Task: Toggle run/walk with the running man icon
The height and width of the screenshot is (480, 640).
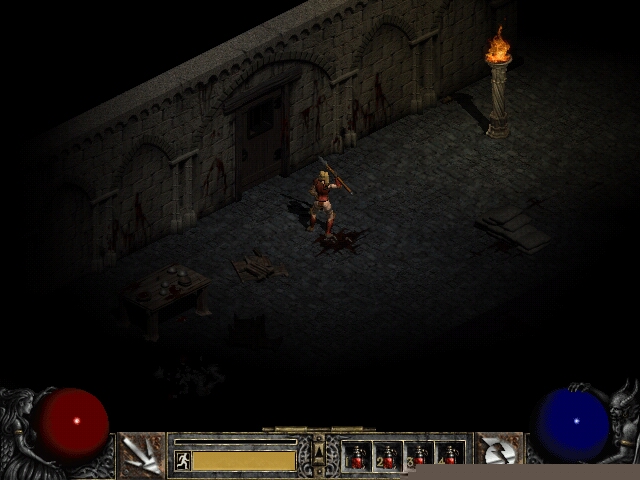Action: (182, 460)
